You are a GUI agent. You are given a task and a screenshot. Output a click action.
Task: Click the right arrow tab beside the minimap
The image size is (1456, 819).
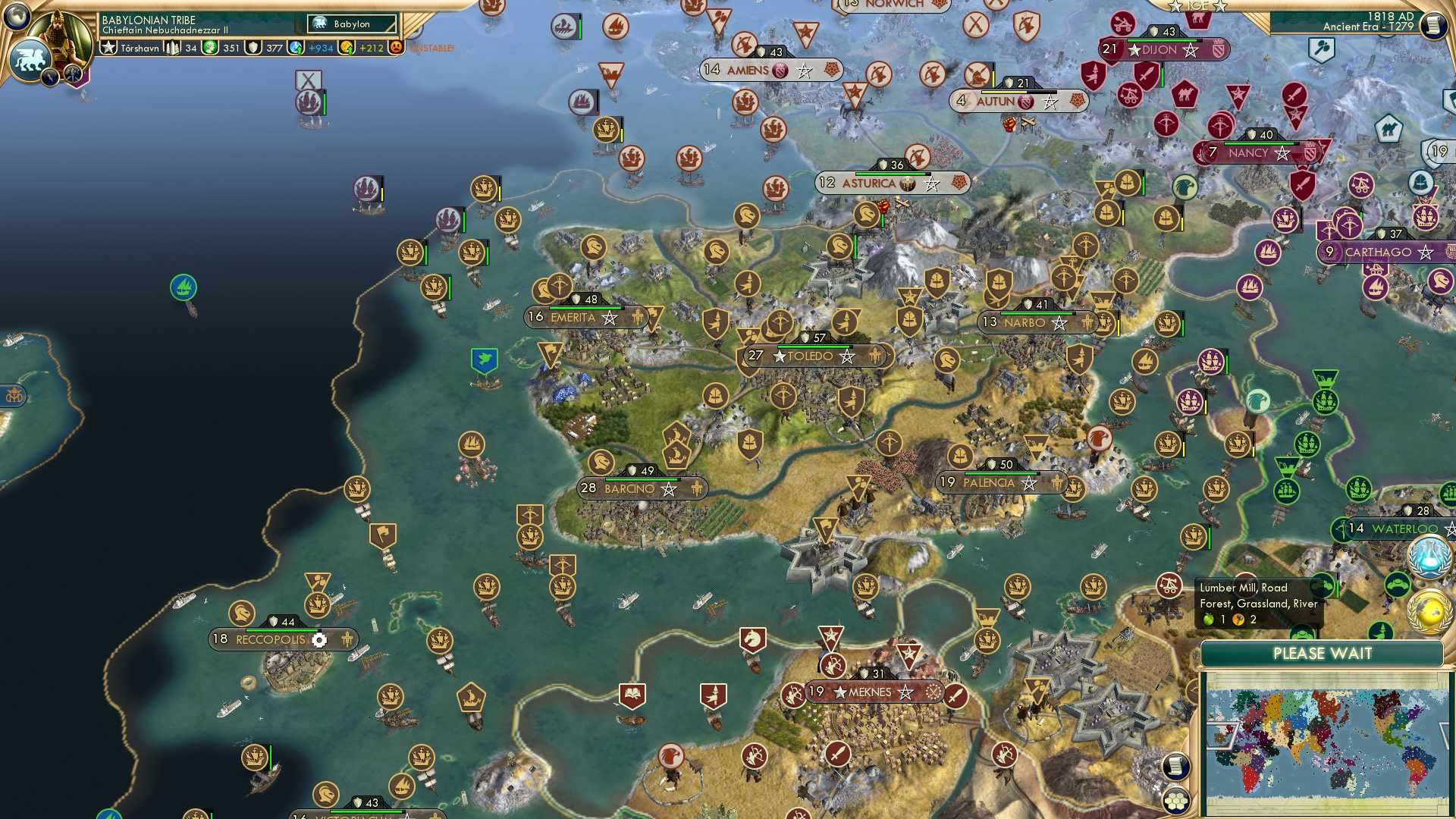(x=1442, y=733)
